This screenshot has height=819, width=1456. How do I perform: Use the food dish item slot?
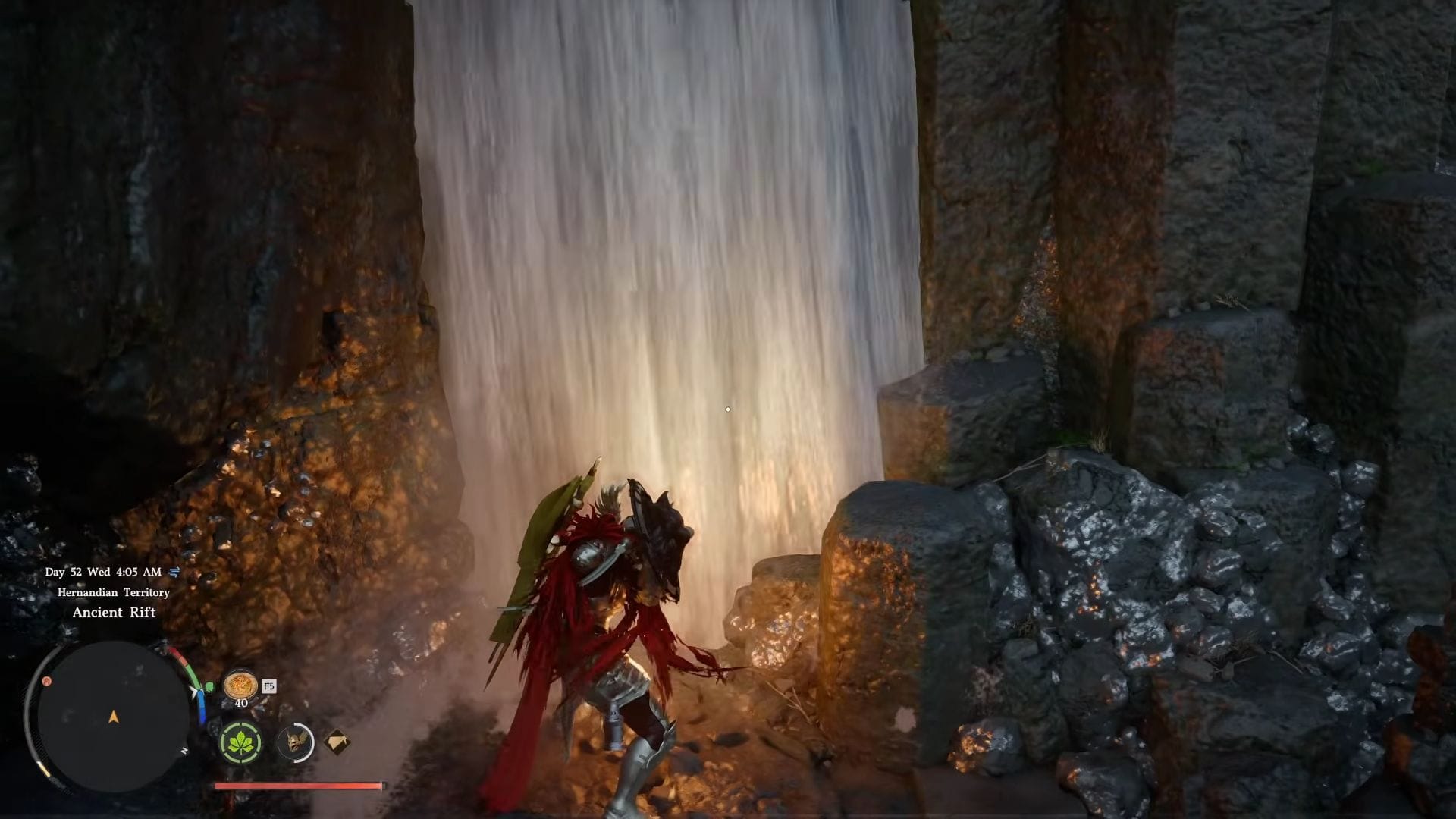240,685
